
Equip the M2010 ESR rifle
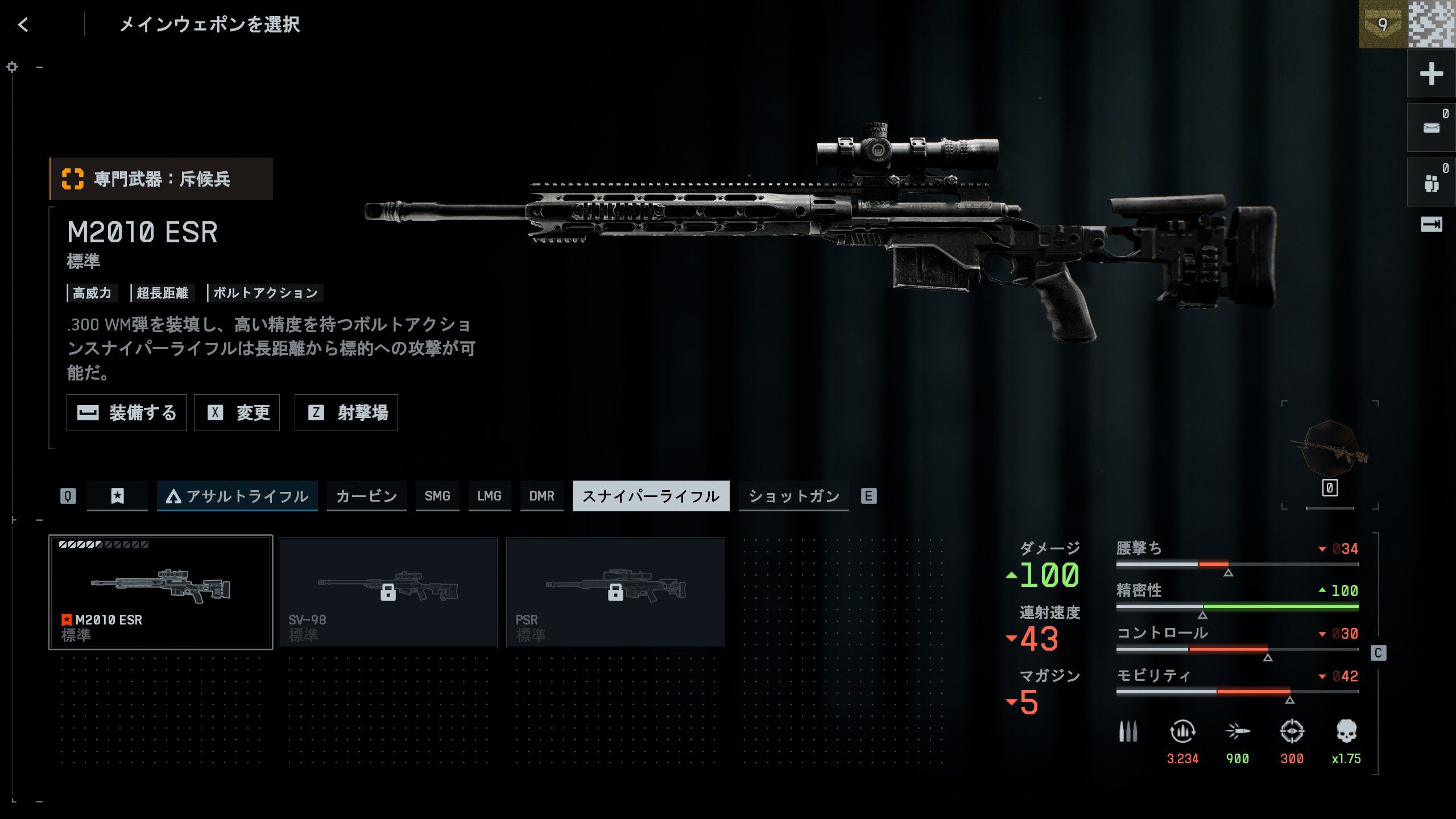tap(126, 413)
